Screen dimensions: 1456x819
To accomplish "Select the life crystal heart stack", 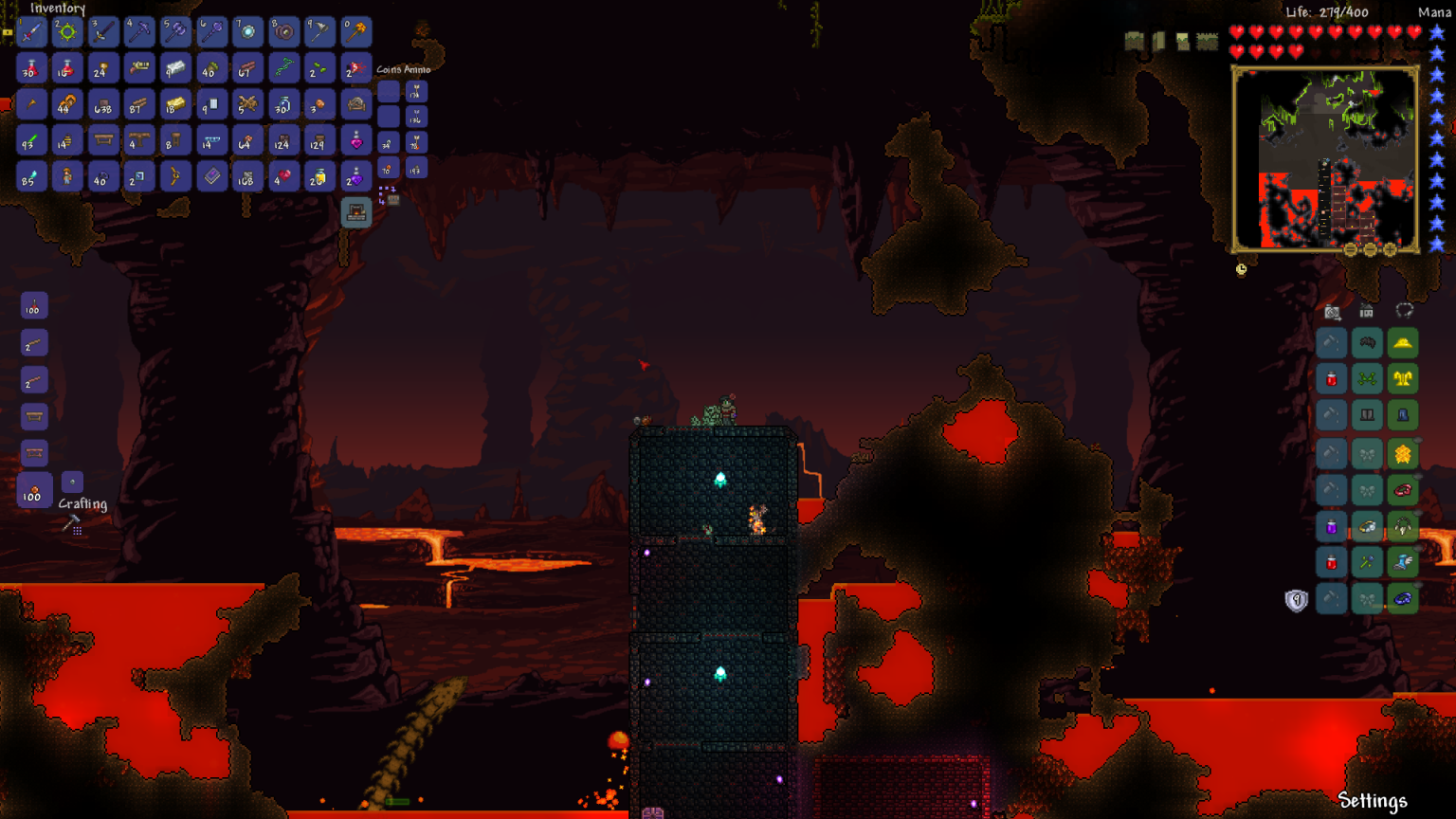I will (x=283, y=176).
